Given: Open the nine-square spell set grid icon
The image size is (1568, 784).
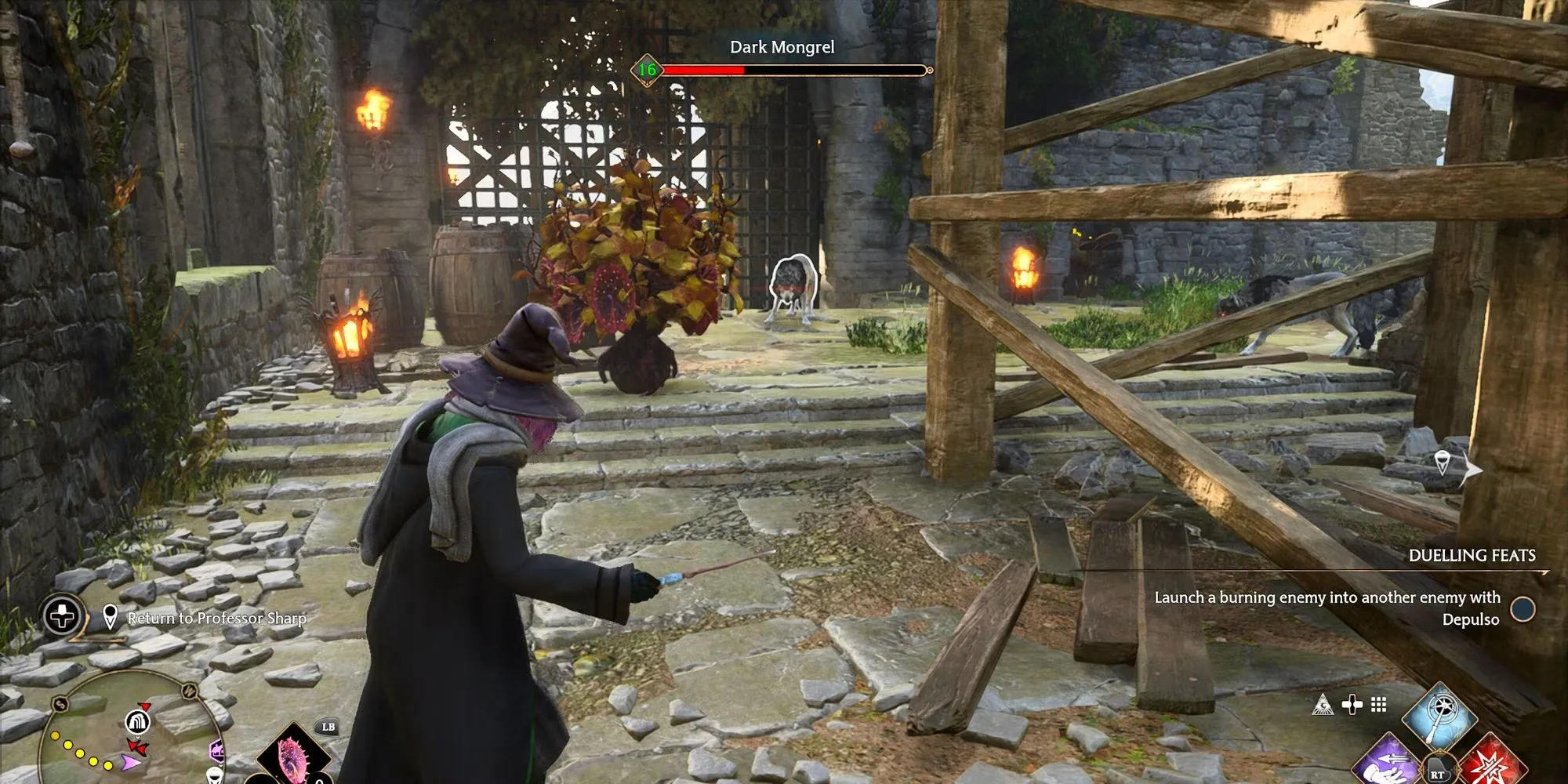Looking at the screenshot, I should pos(1379,705).
